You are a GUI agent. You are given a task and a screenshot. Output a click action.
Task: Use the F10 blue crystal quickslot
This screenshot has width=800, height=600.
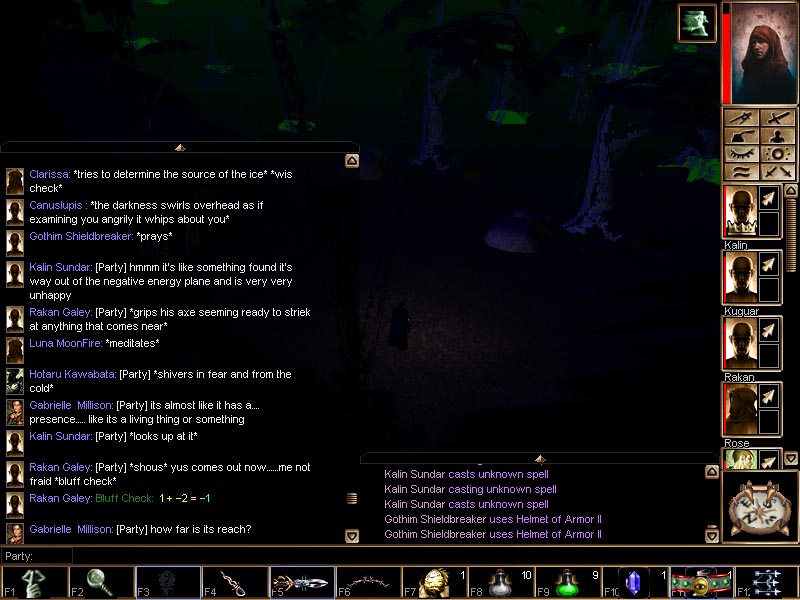point(635,582)
